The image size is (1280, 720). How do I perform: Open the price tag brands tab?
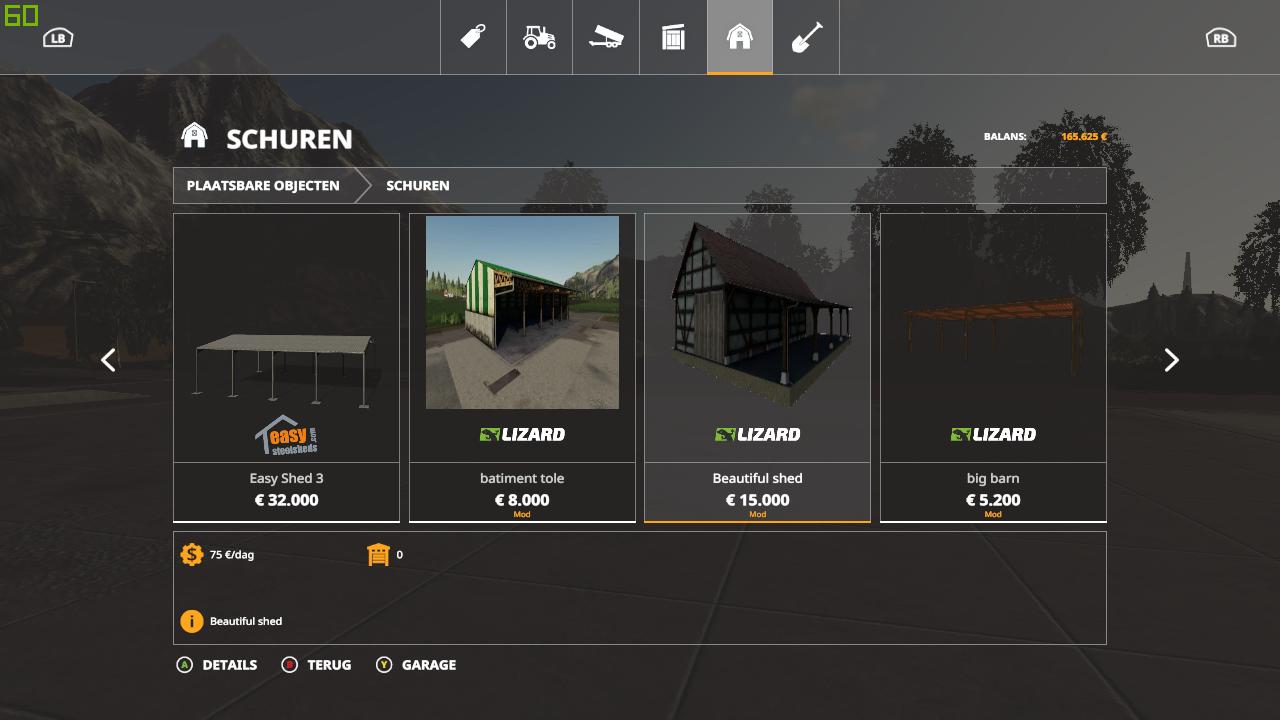pyautogui.click(x=473, y=37)
